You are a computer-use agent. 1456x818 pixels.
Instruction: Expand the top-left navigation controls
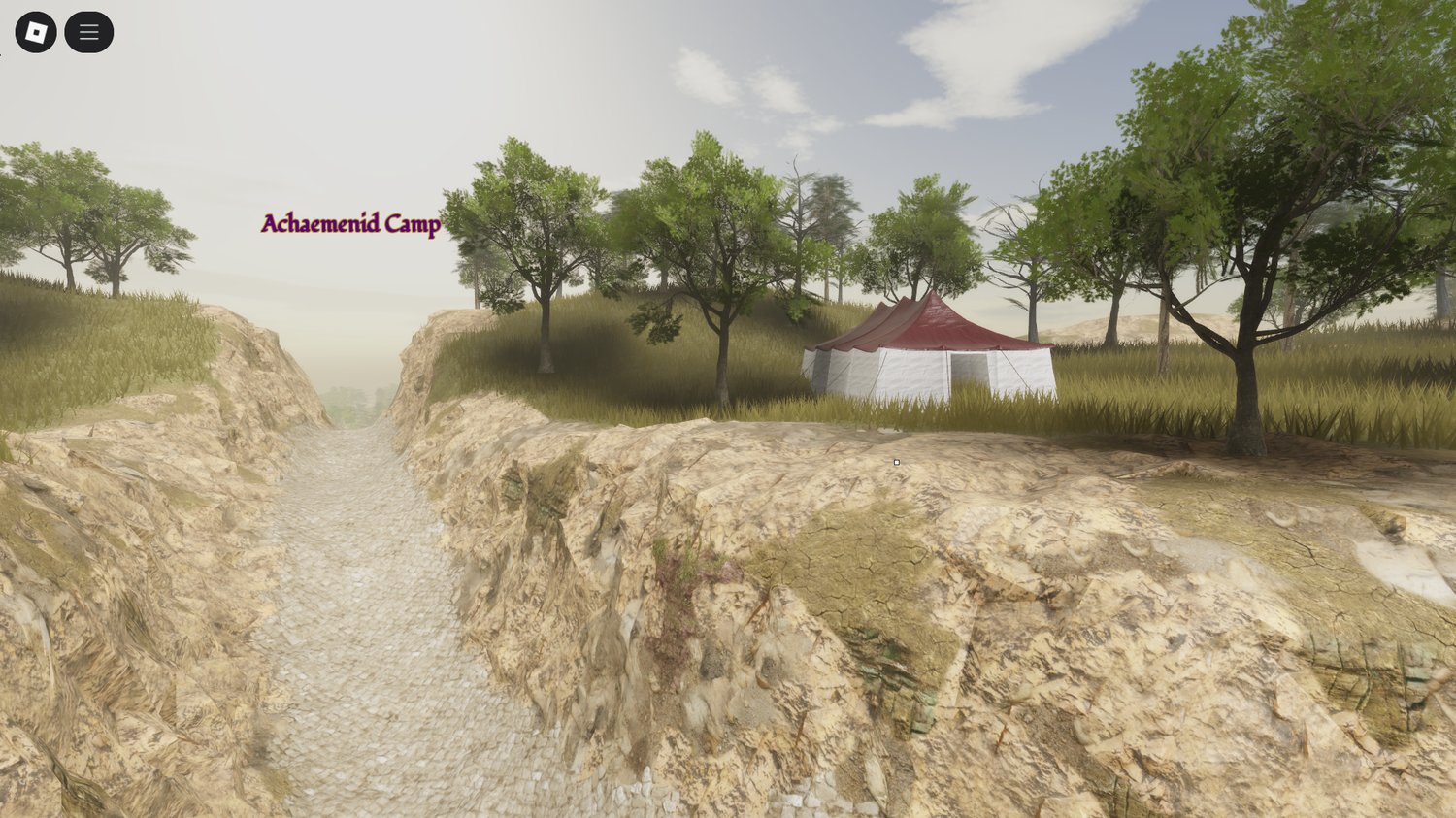(88, 30)
